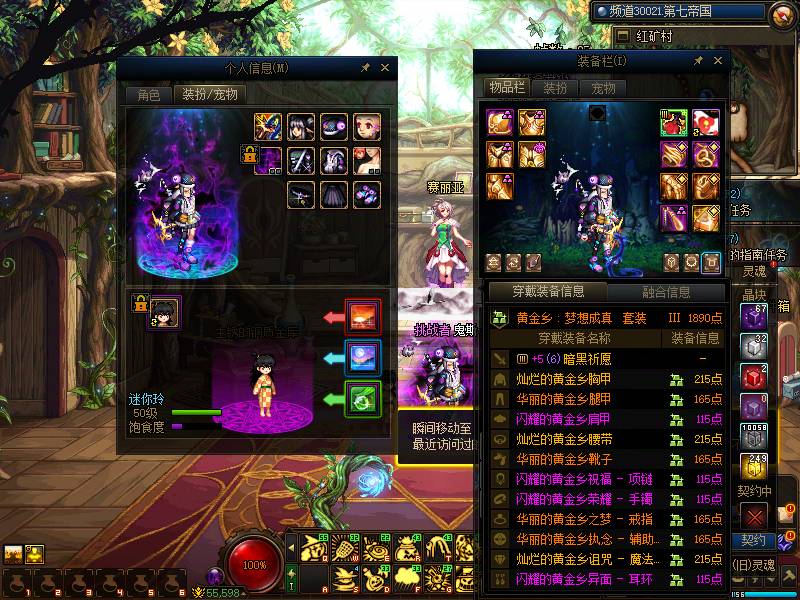The height and width of the screenshot is (600, 800).
Task: Open the 灵魂 button
Action: [753, 271]
